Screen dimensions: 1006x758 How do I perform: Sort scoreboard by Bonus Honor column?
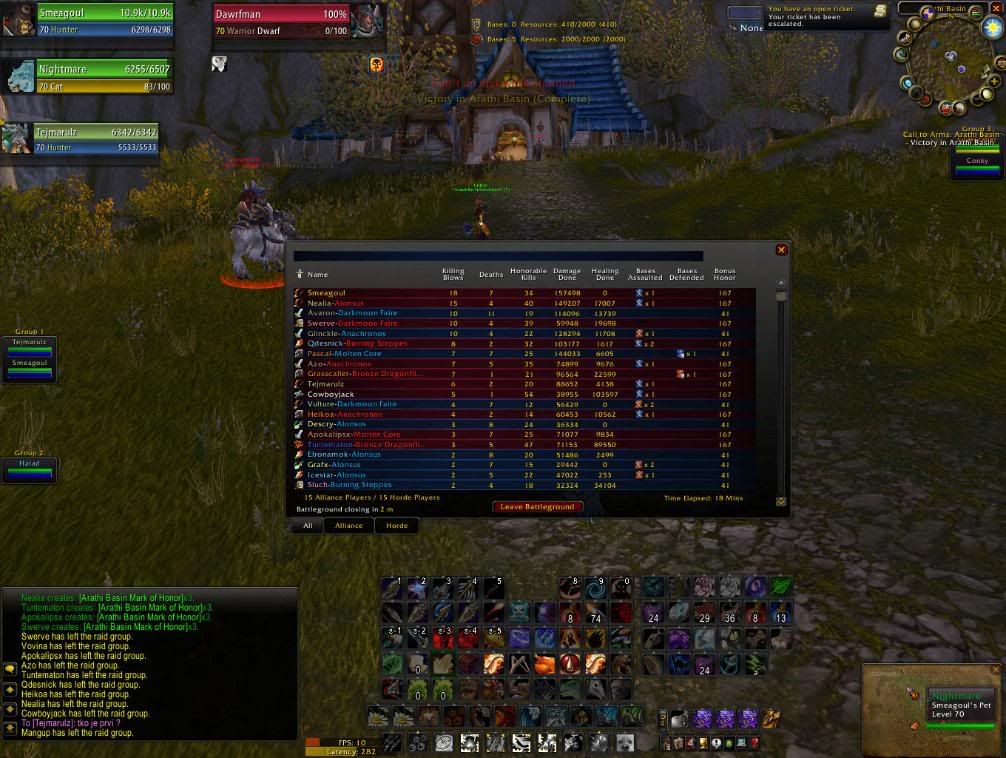click(x=725, y=274)
